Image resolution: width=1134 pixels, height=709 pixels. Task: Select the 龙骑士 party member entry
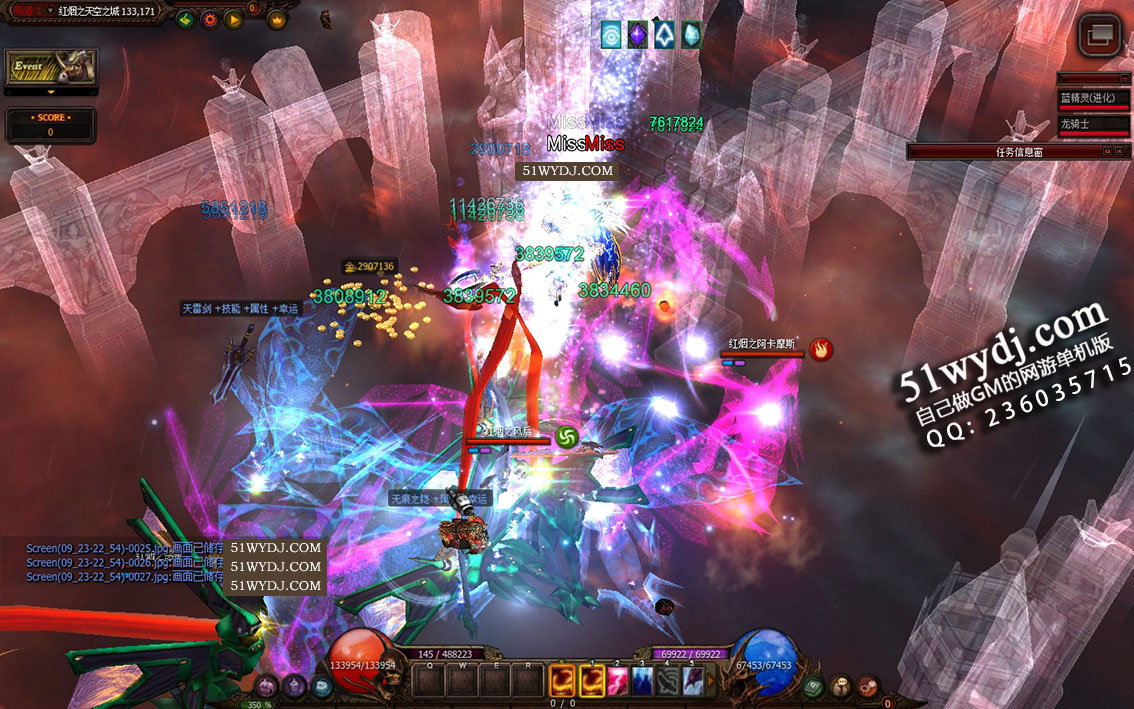point(1093,125)
